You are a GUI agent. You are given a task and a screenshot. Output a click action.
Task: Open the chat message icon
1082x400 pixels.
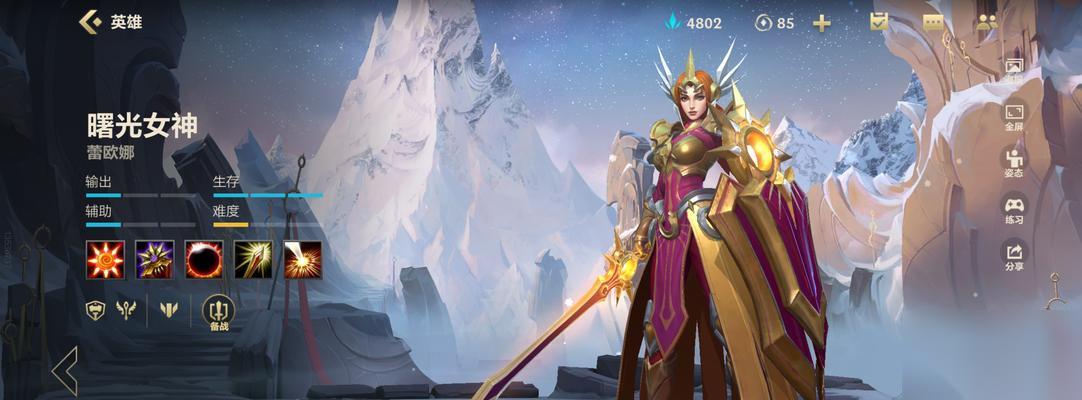tap(934, 22)
